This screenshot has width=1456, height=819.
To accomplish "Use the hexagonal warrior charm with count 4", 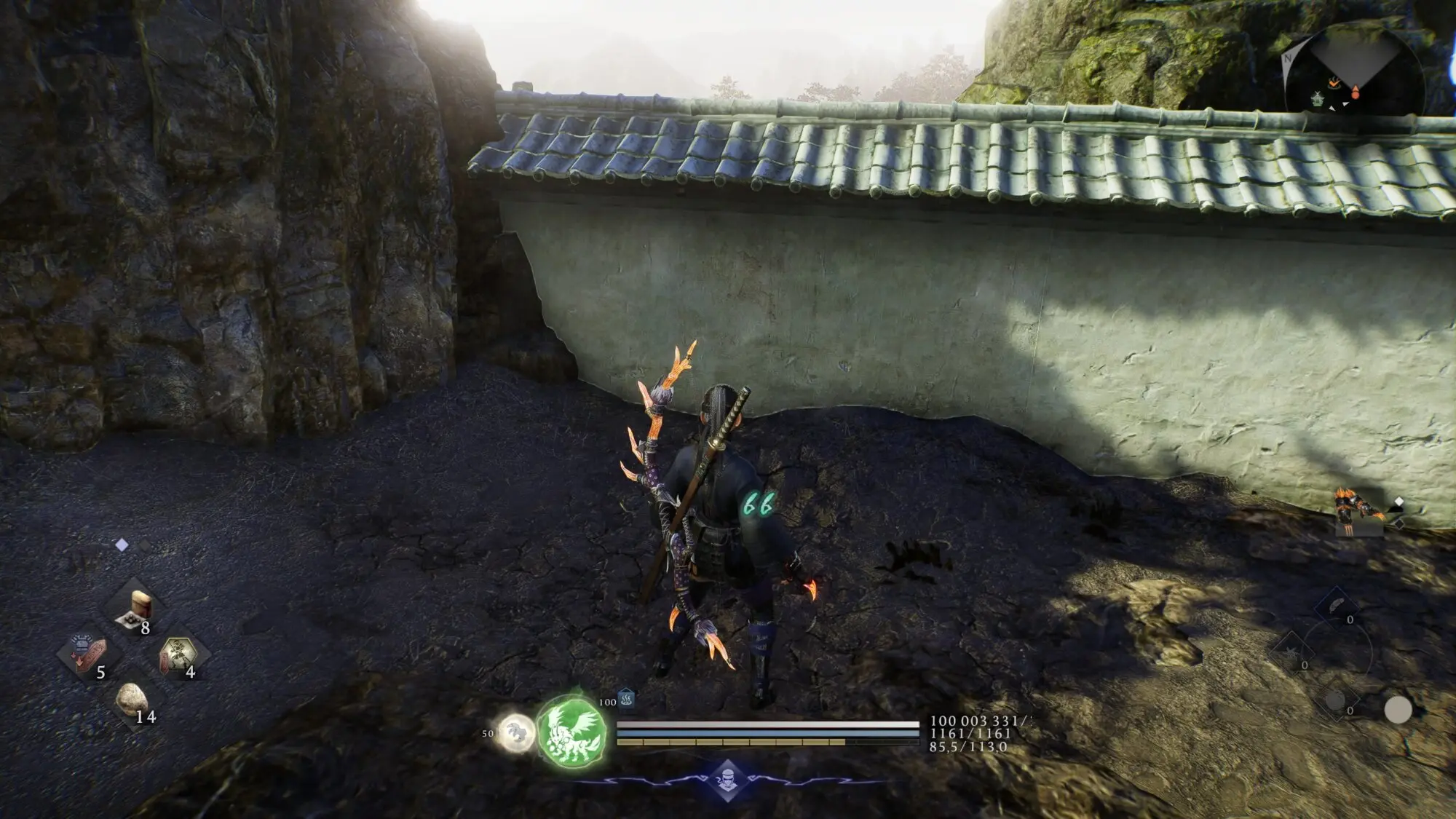I will tap(178, 653).
